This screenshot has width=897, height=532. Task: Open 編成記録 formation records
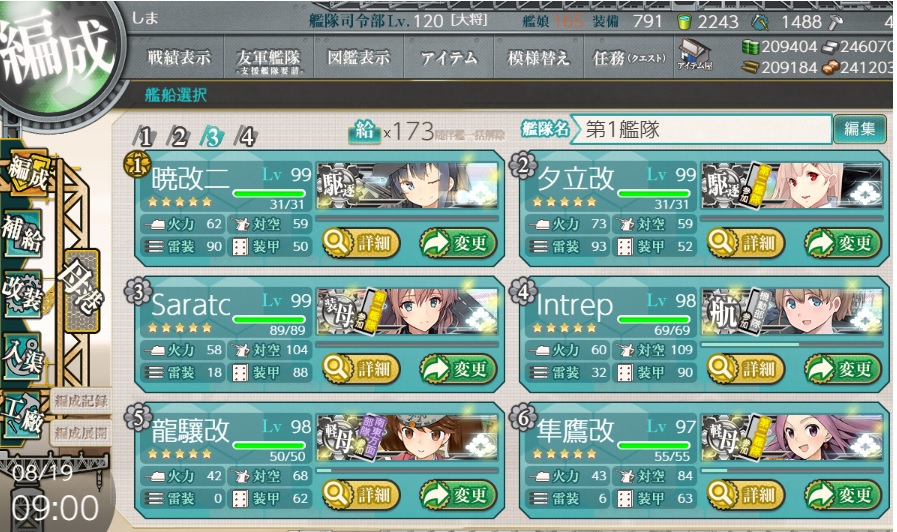82,403
